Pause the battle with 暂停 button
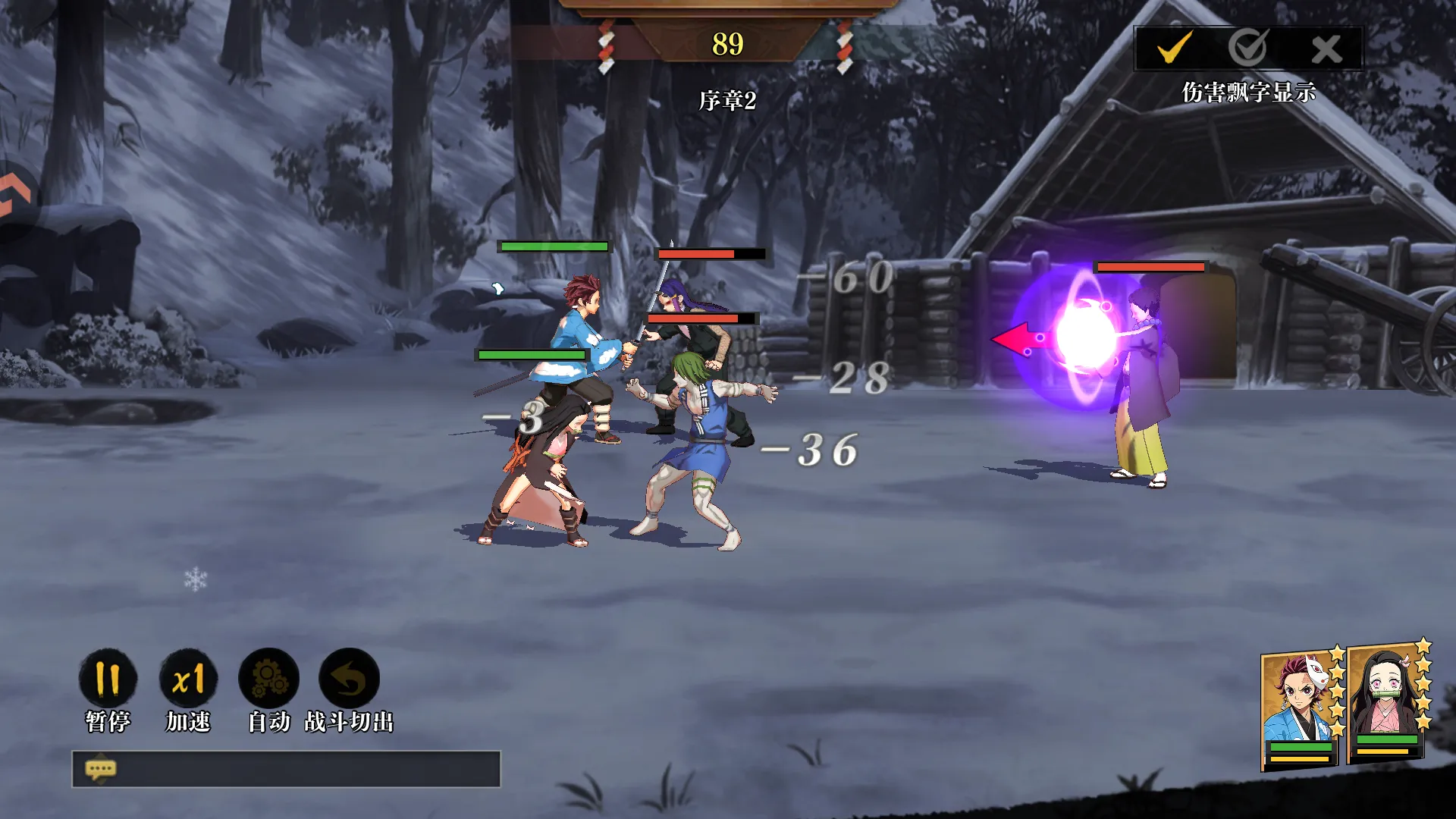Image resolution: width=1456 pixels, height=819 pixels. (x=108, y=679)
